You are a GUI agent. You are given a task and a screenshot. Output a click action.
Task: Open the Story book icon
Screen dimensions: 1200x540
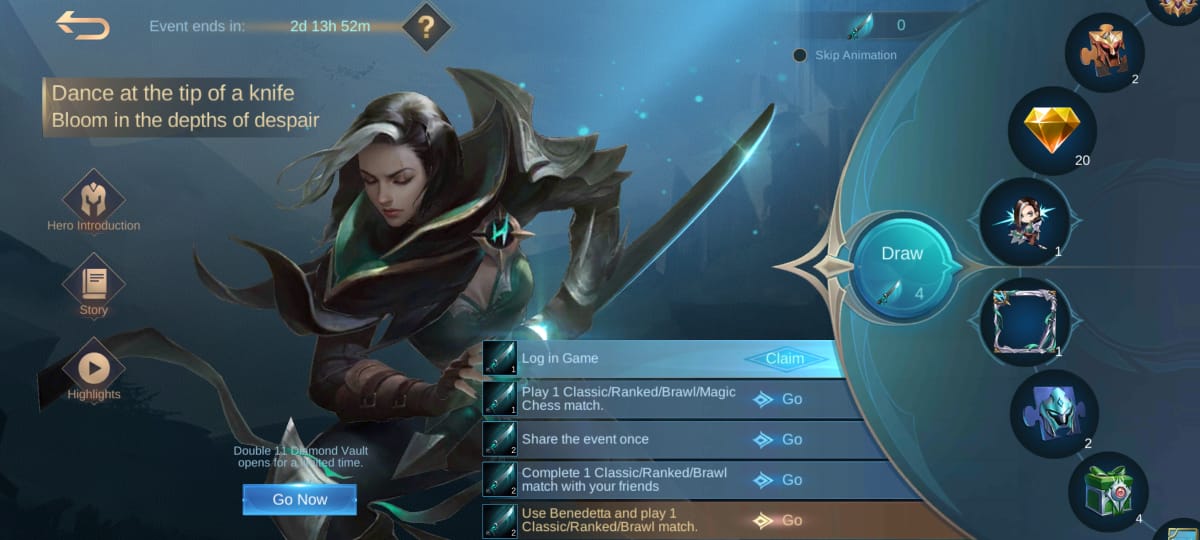pos(93,284)
